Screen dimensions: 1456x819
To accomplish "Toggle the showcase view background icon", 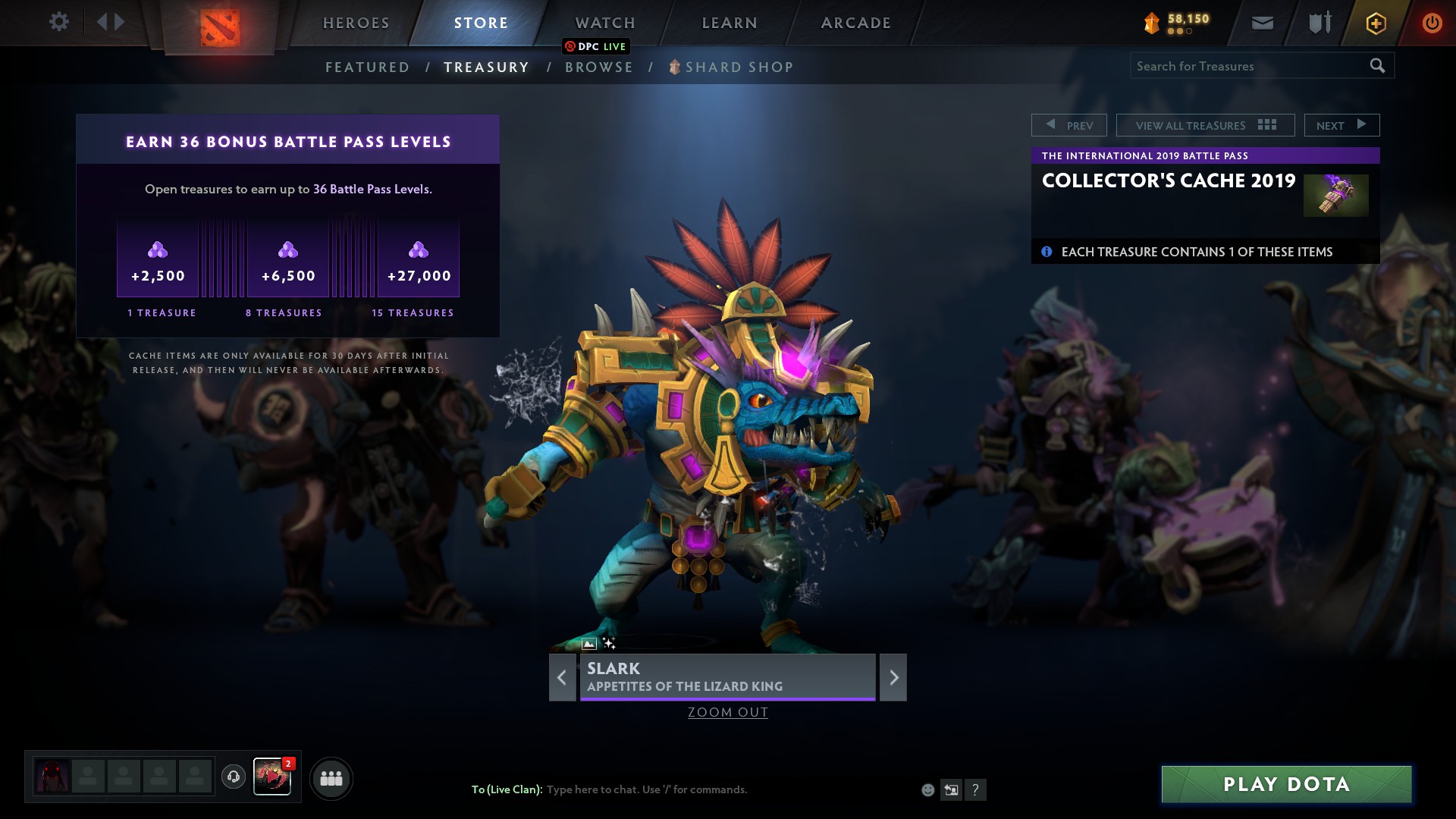I will coord(589,642).
